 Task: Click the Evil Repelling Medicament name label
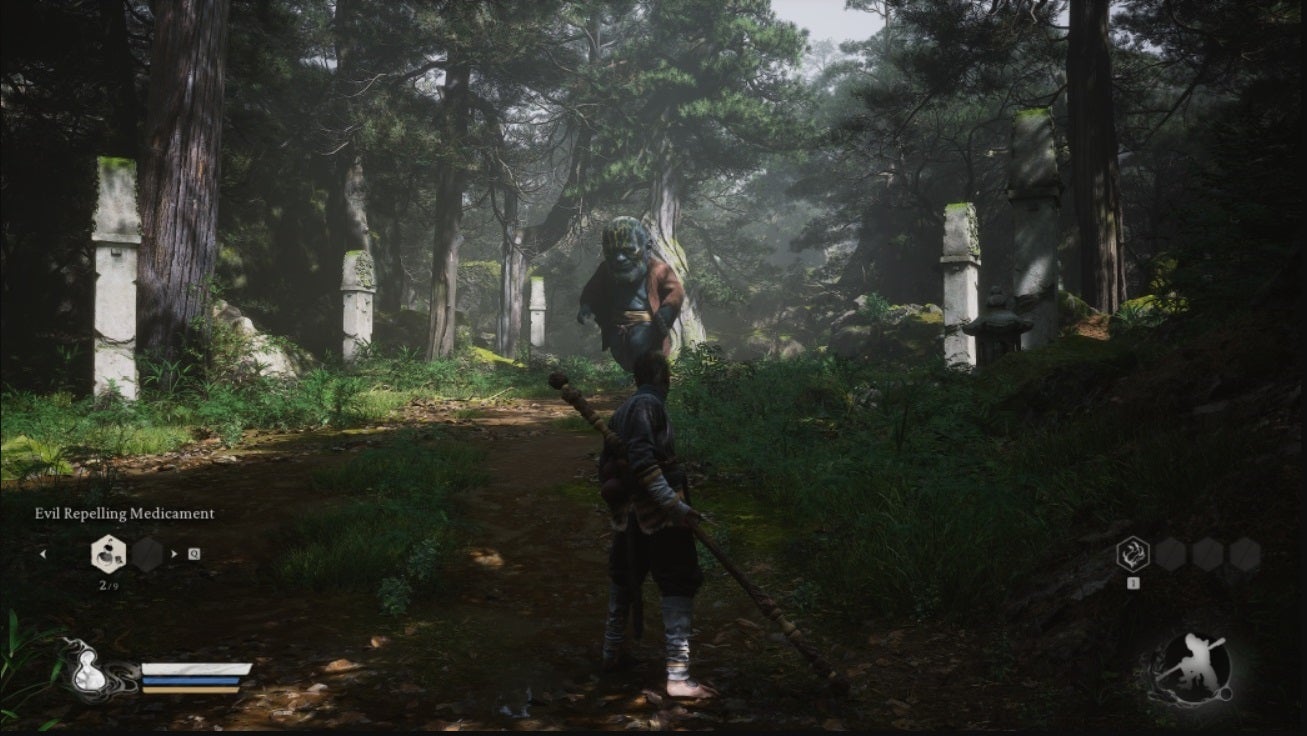[x=125, y=513]
